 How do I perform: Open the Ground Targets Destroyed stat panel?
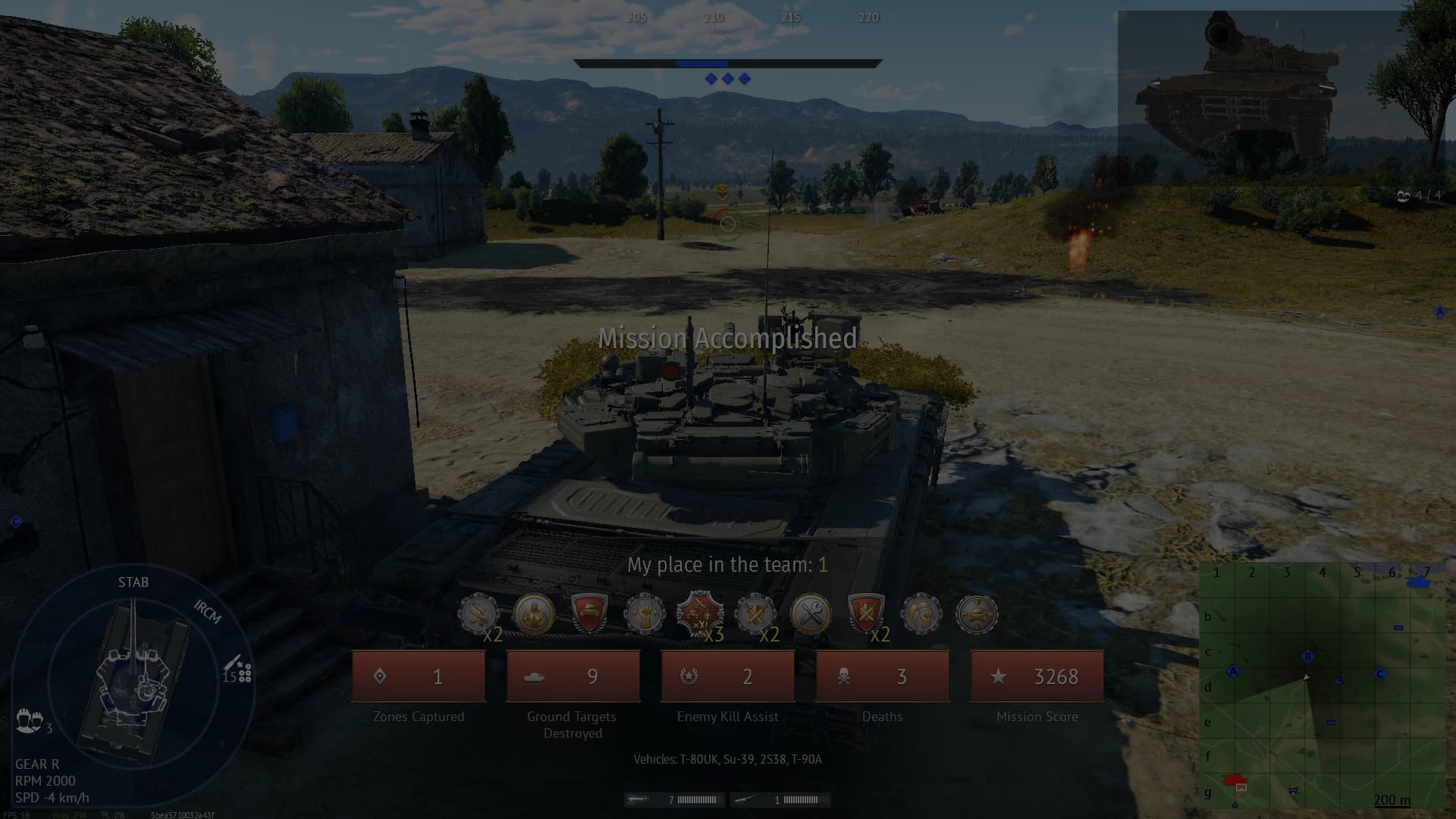573,676
